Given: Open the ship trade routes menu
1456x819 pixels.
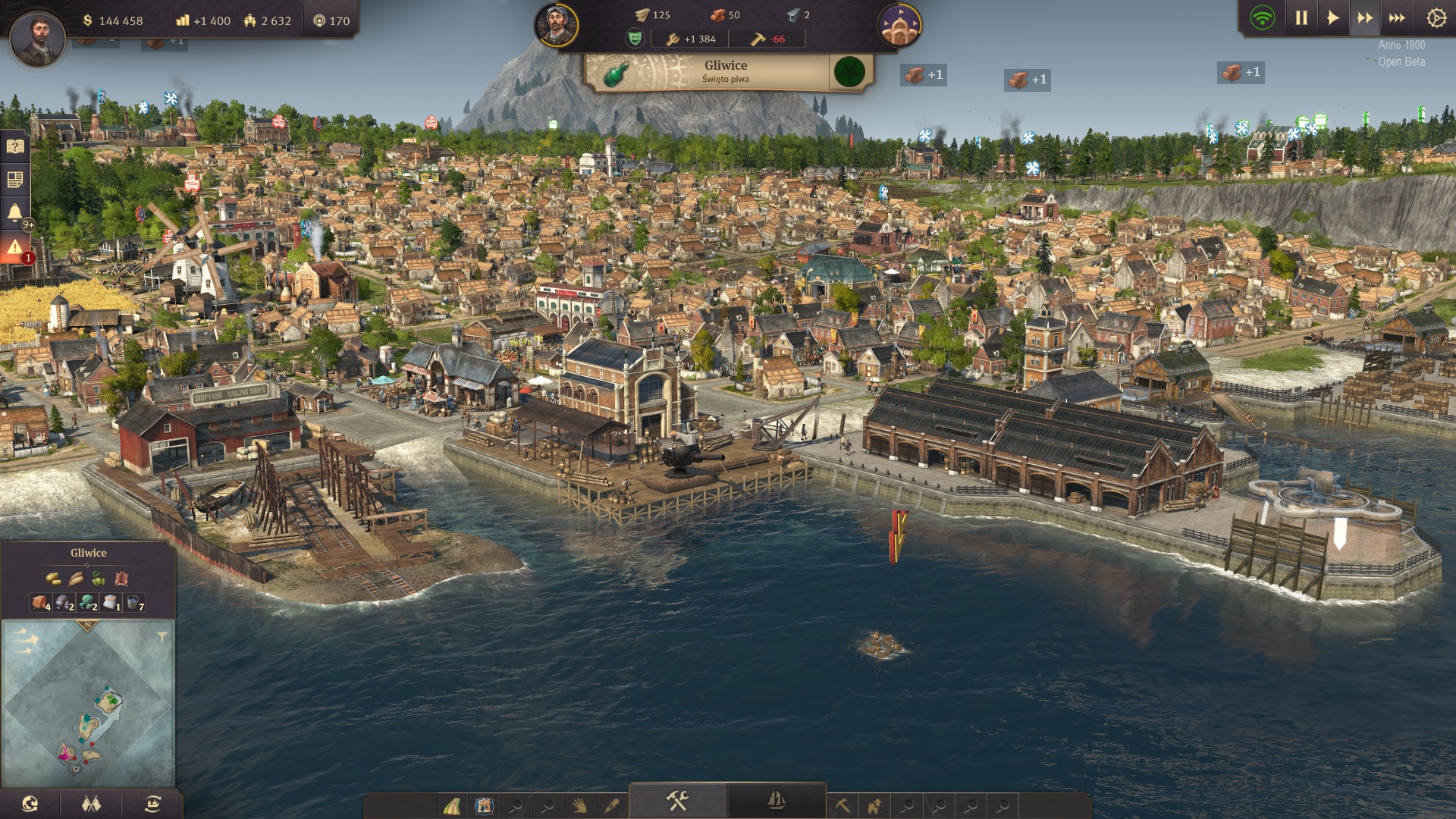Looking at the screenshot, I should pyautogui.click(x=152, y=804).
